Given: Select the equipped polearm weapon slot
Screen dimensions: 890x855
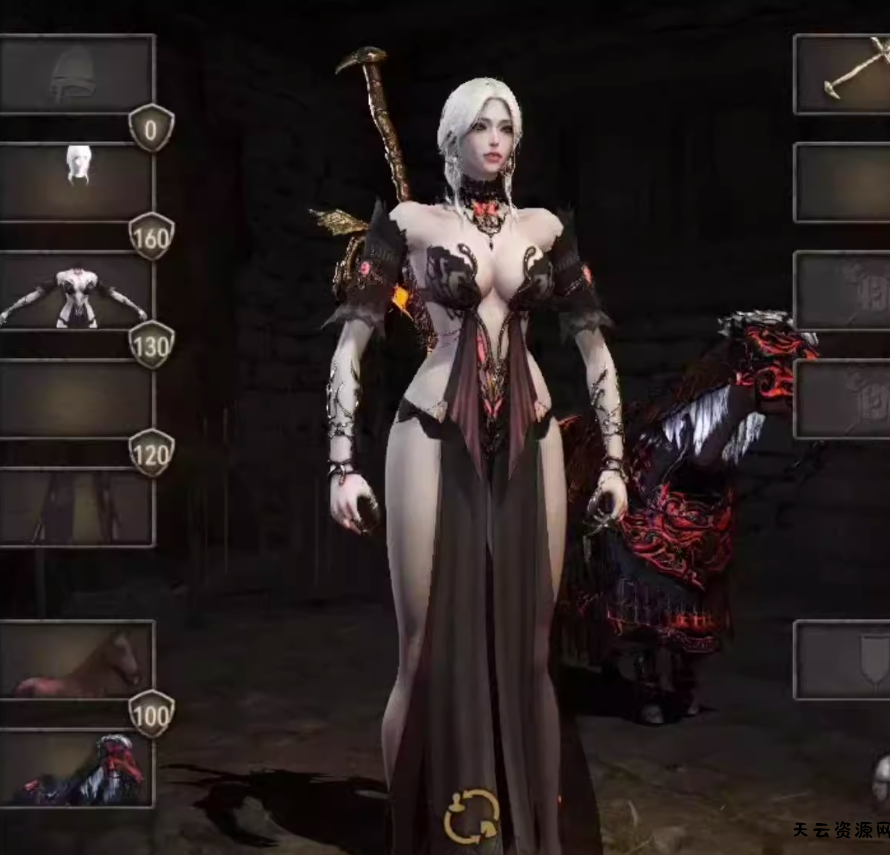Looking at the screenshot, I should click(842, 74).
